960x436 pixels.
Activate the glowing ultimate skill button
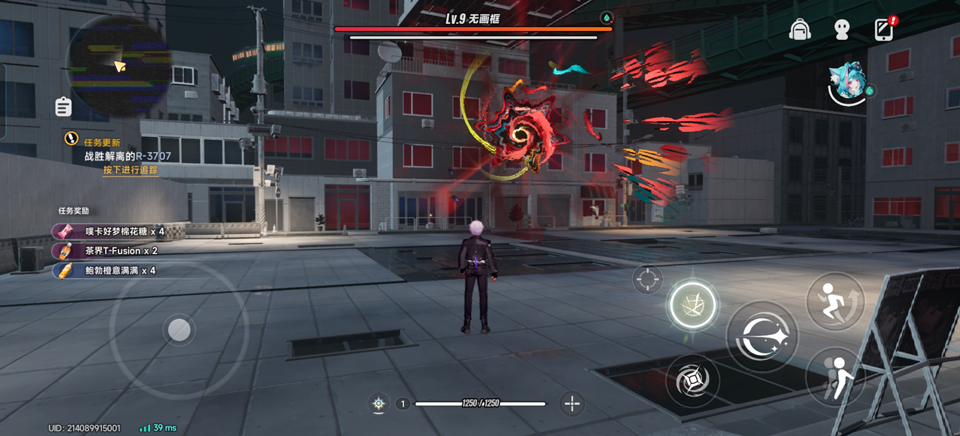tap(693, 303)
